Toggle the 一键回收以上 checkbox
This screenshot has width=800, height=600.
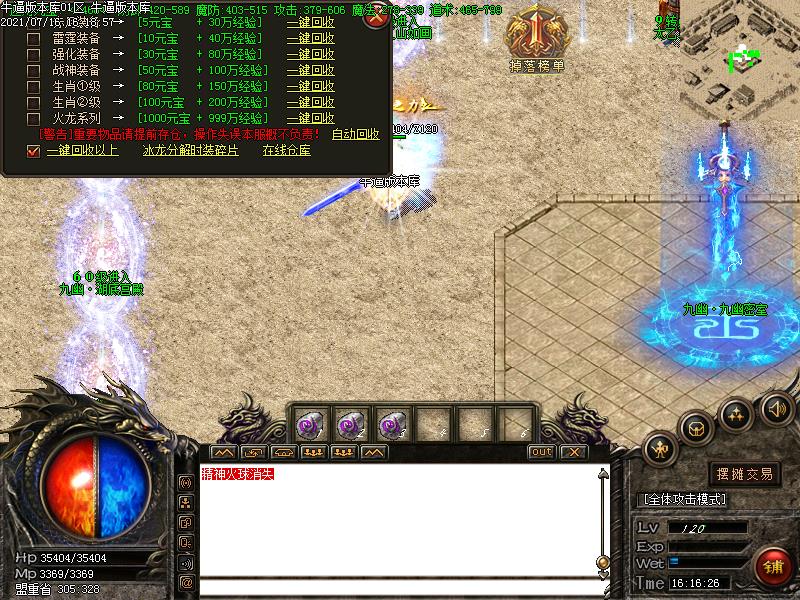[x=33, y=151]
